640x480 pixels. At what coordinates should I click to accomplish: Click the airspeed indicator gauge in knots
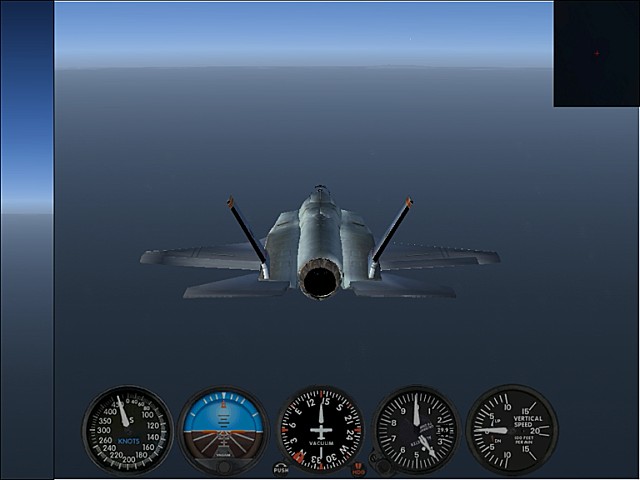128,430
